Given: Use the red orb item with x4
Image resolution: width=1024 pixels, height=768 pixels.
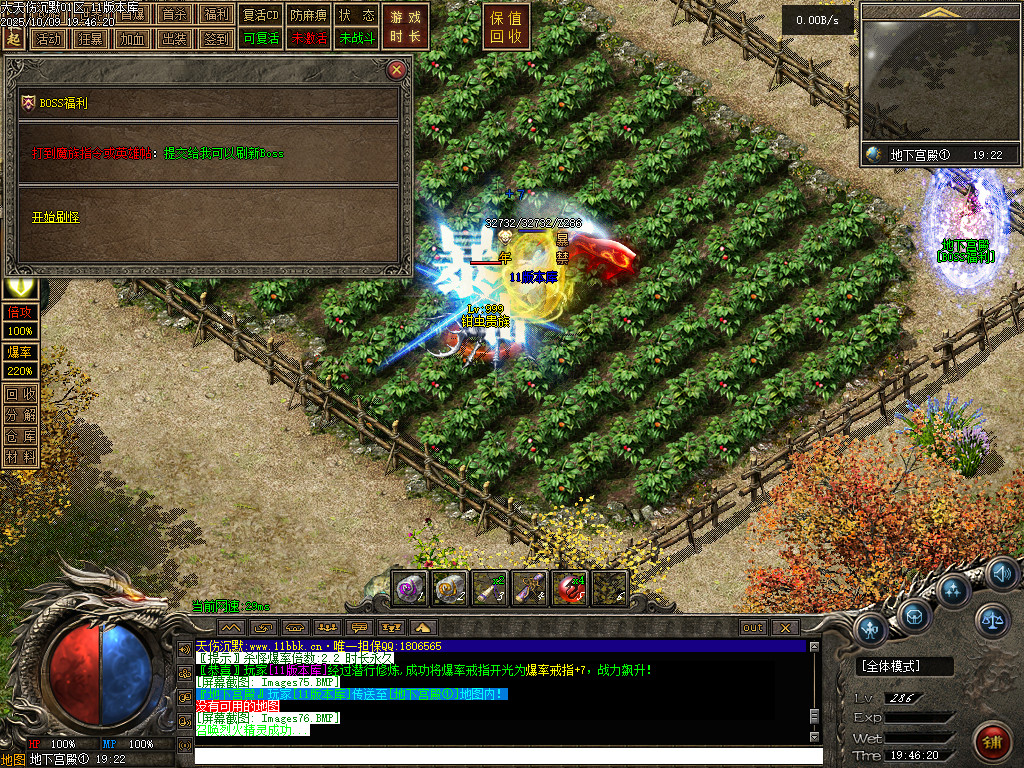Looking at the screenshot, I should tap(570, 588).
